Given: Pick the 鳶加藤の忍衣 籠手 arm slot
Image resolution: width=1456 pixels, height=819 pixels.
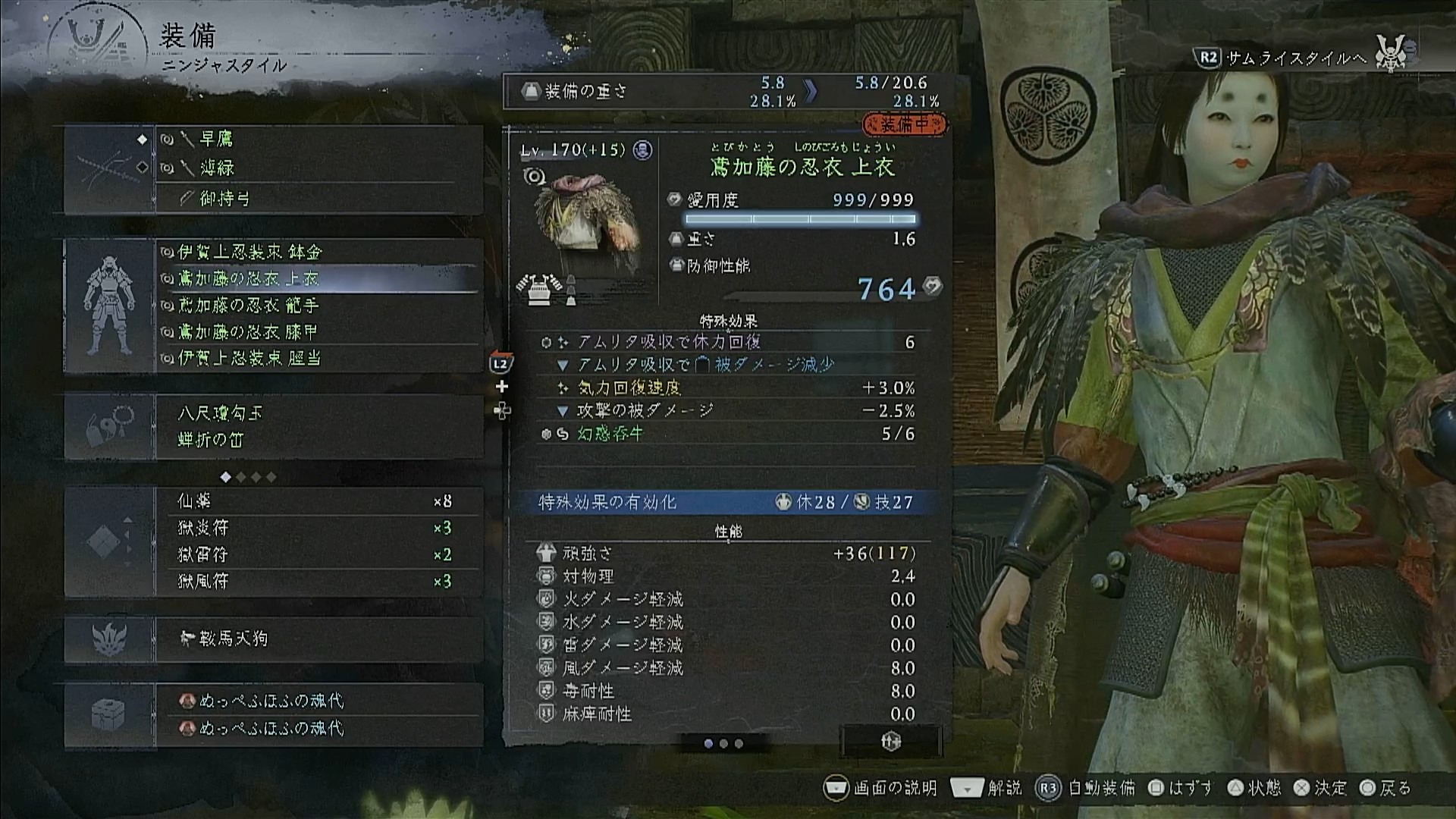Looking at the screenshot, I should (318, 306).
